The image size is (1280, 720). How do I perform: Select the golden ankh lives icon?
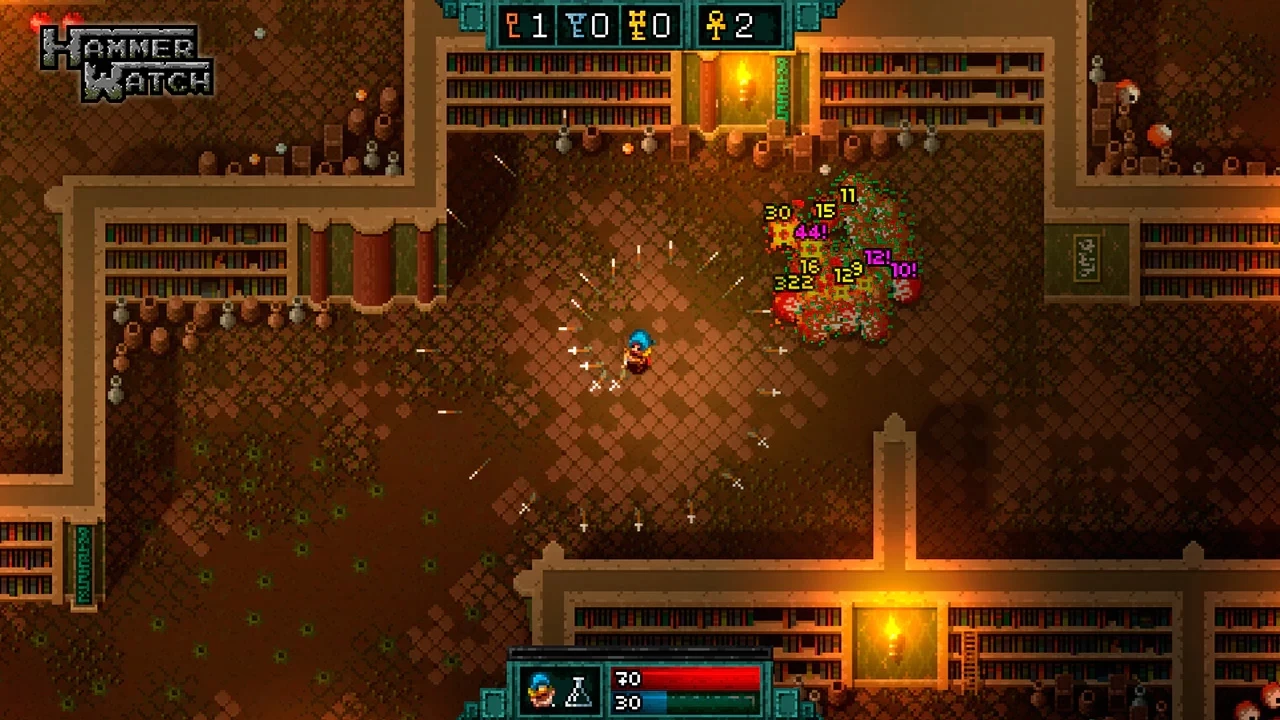(x=716, y=26)
